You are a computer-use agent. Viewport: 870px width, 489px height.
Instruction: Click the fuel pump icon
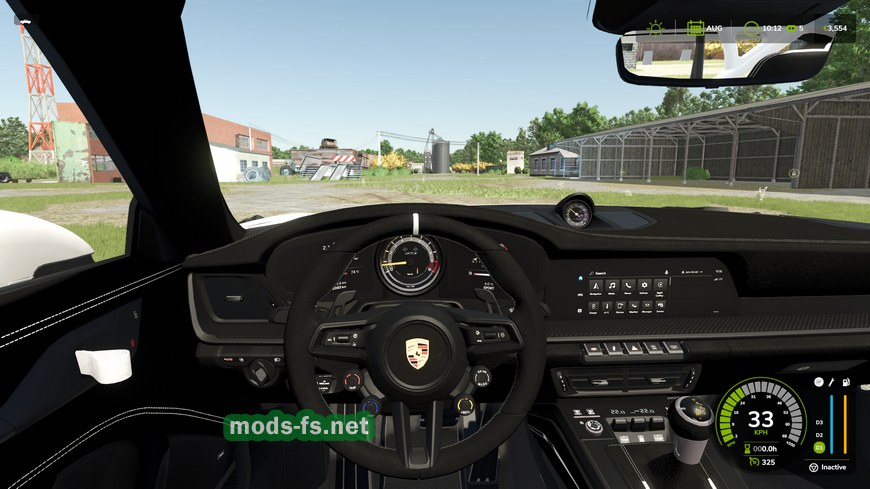click(x=846, y=384)
